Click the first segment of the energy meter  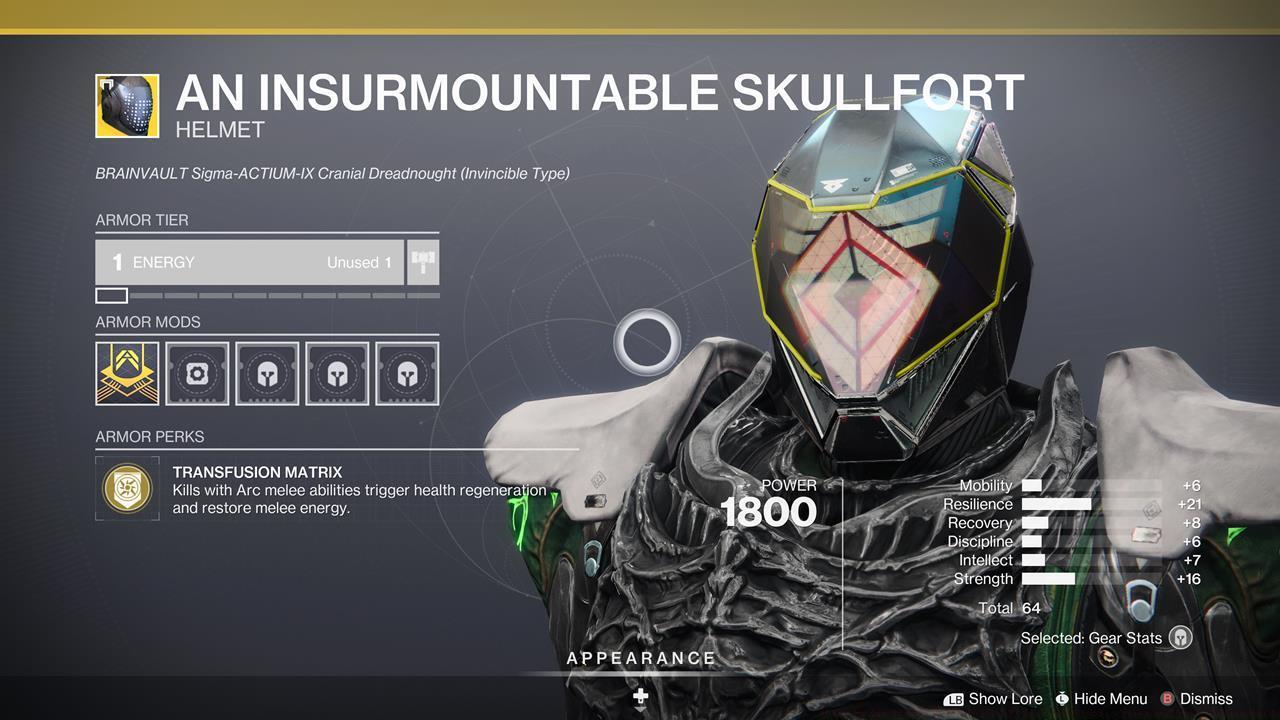click(110, 294)
